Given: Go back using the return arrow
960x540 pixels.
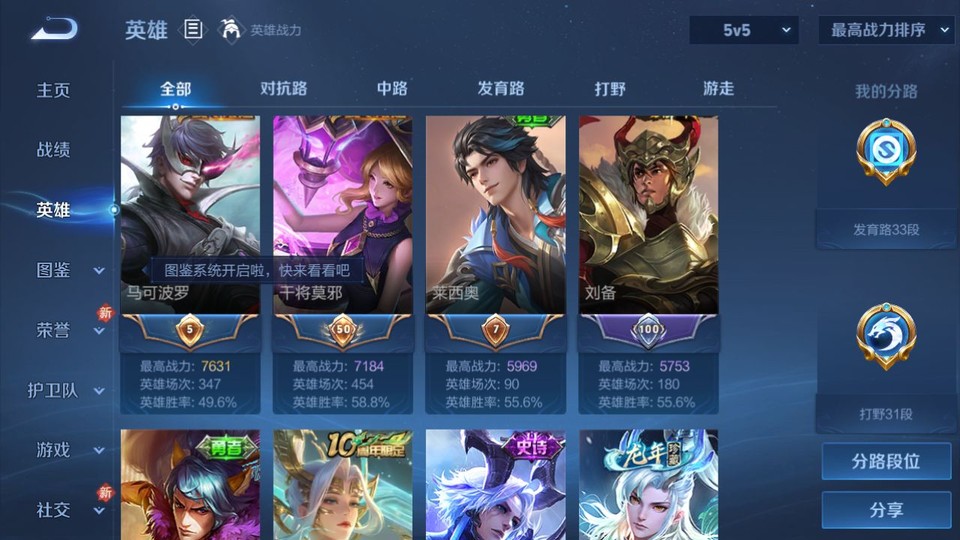Looking at the screenshot, I should tap(53, 29).
